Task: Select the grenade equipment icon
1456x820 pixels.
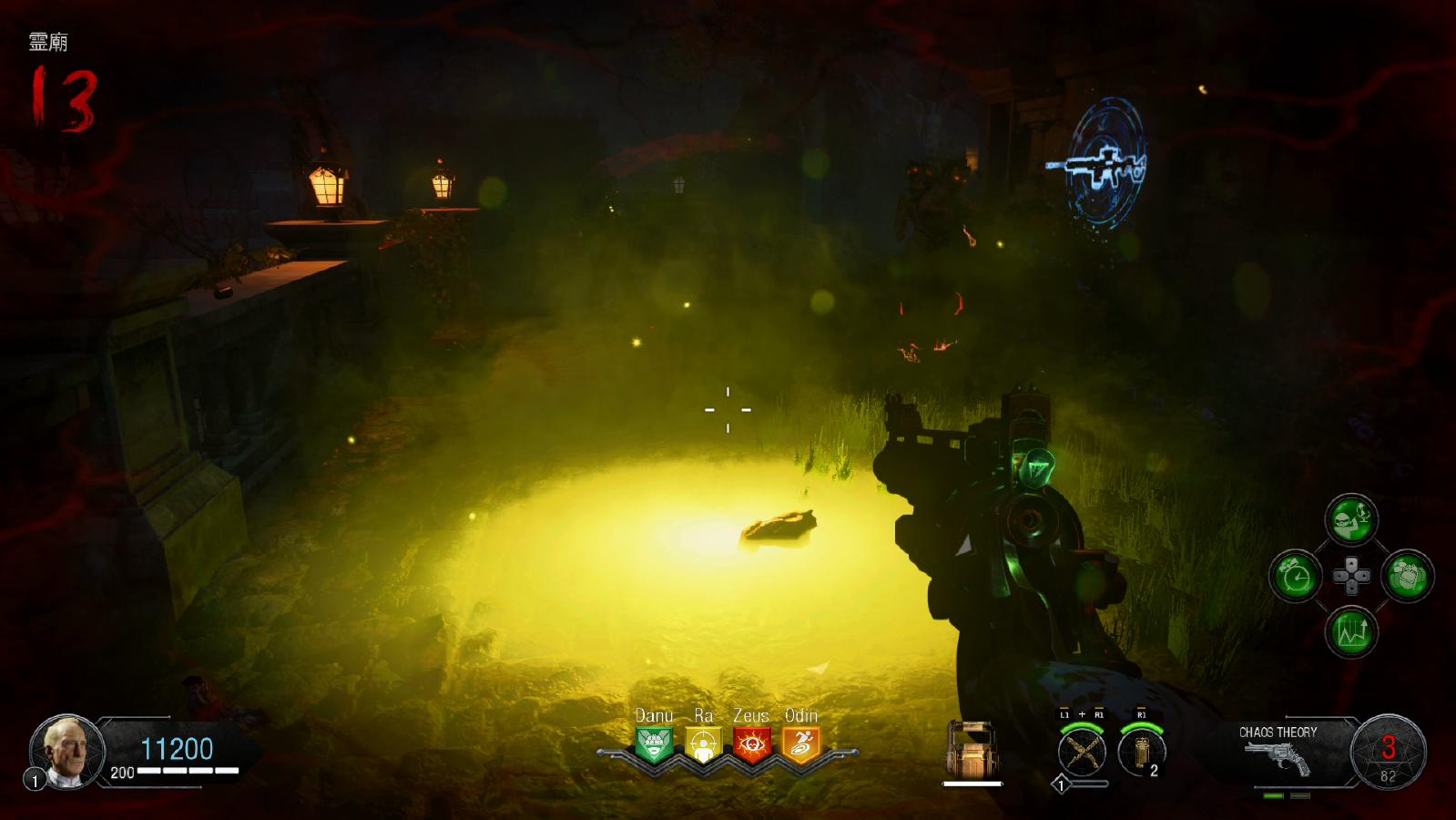Action: pos(1142,753)
